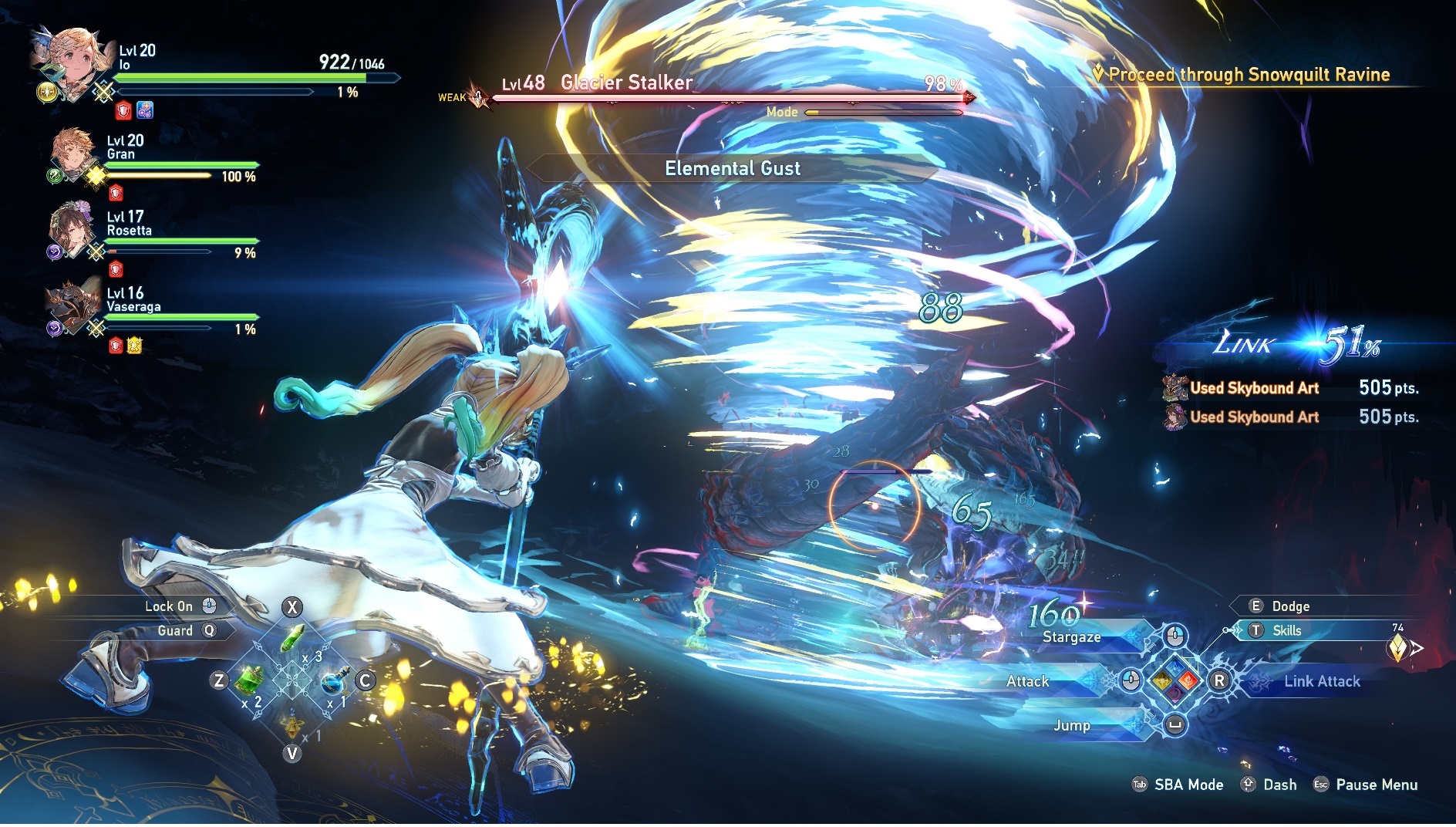This screenshot has height=827, width=1456.
Task: Use the green crystal item with three left
Action: 293,640
